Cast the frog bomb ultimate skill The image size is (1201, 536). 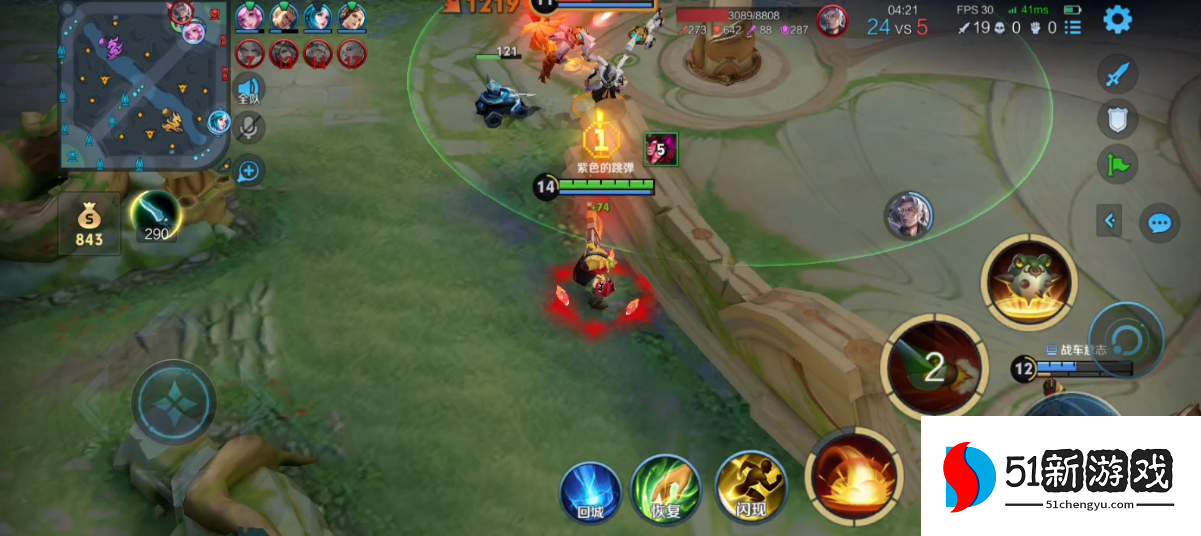coord(1029,283)
